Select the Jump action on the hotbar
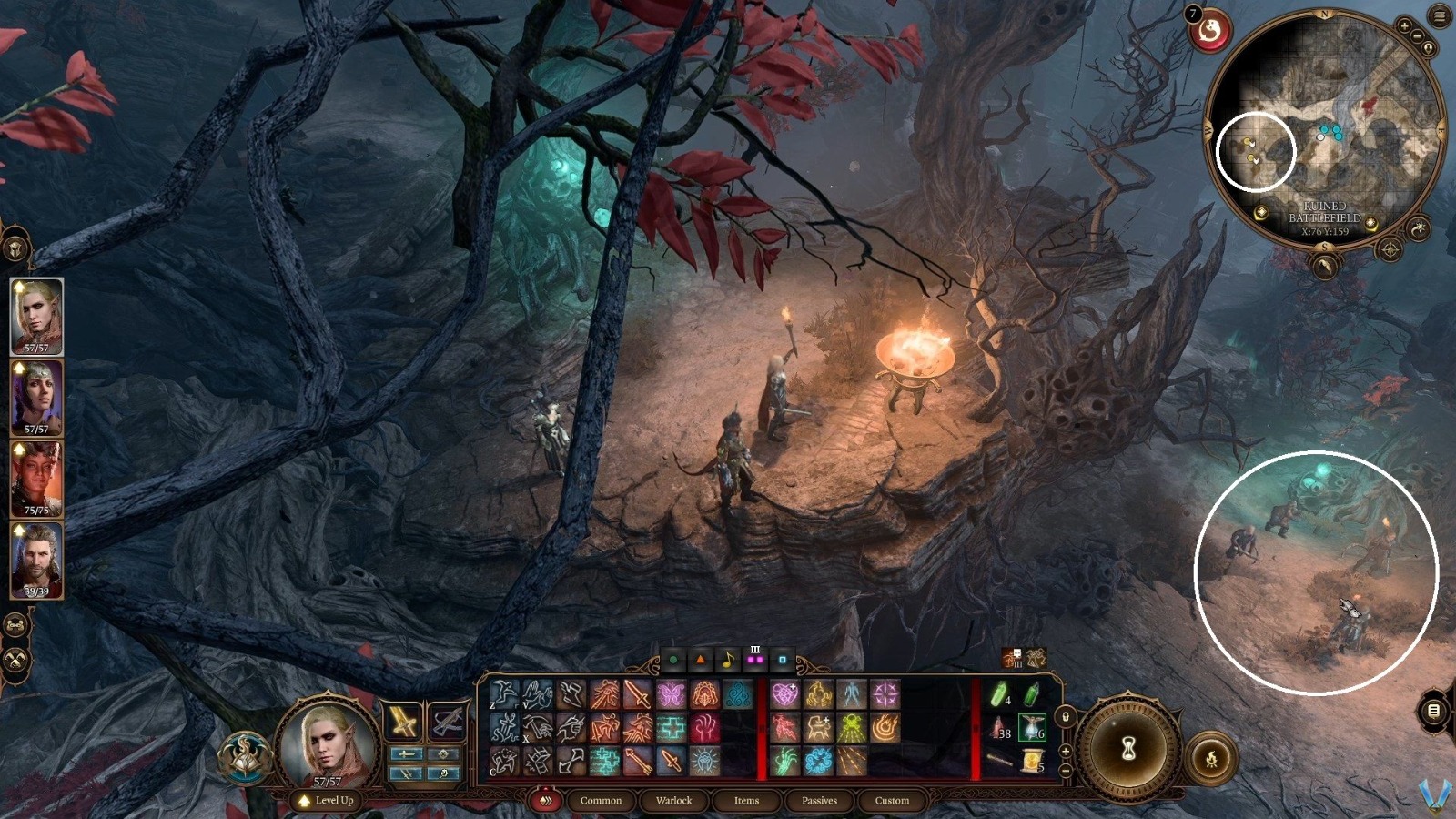The width and height of the screenshot is (1456, 819). point(502,694)
